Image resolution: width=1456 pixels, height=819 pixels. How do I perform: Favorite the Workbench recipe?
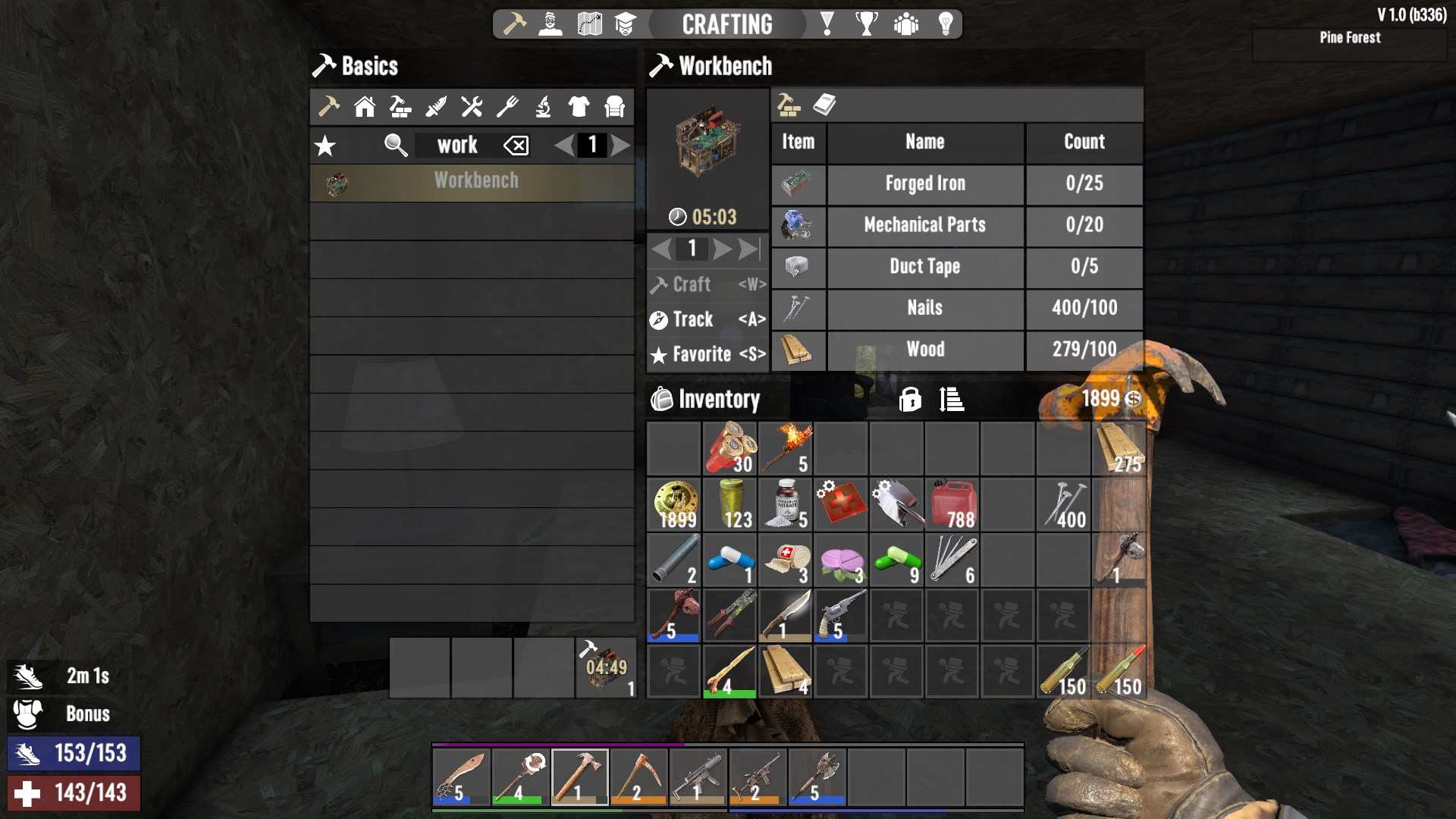(707, 354)
